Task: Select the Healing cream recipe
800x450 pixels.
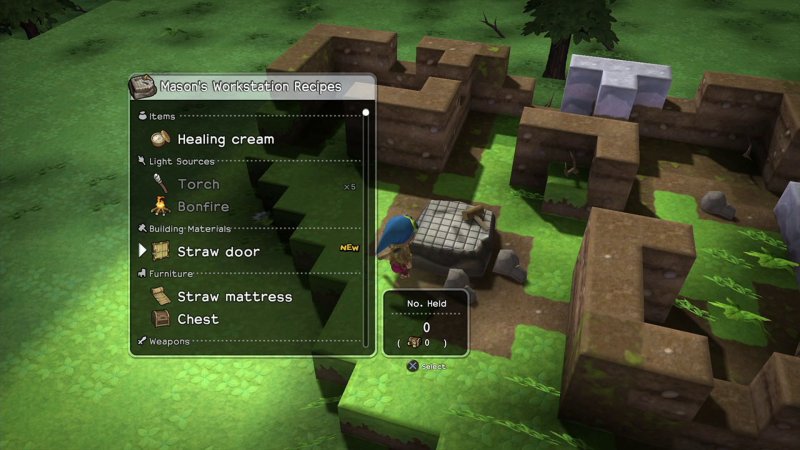Action: pyautogui.click(x=225, y=139)
